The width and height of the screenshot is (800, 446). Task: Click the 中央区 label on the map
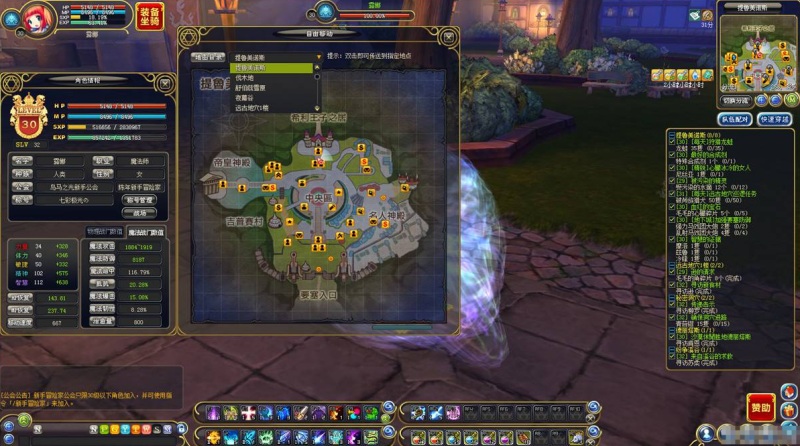point(319,196)
